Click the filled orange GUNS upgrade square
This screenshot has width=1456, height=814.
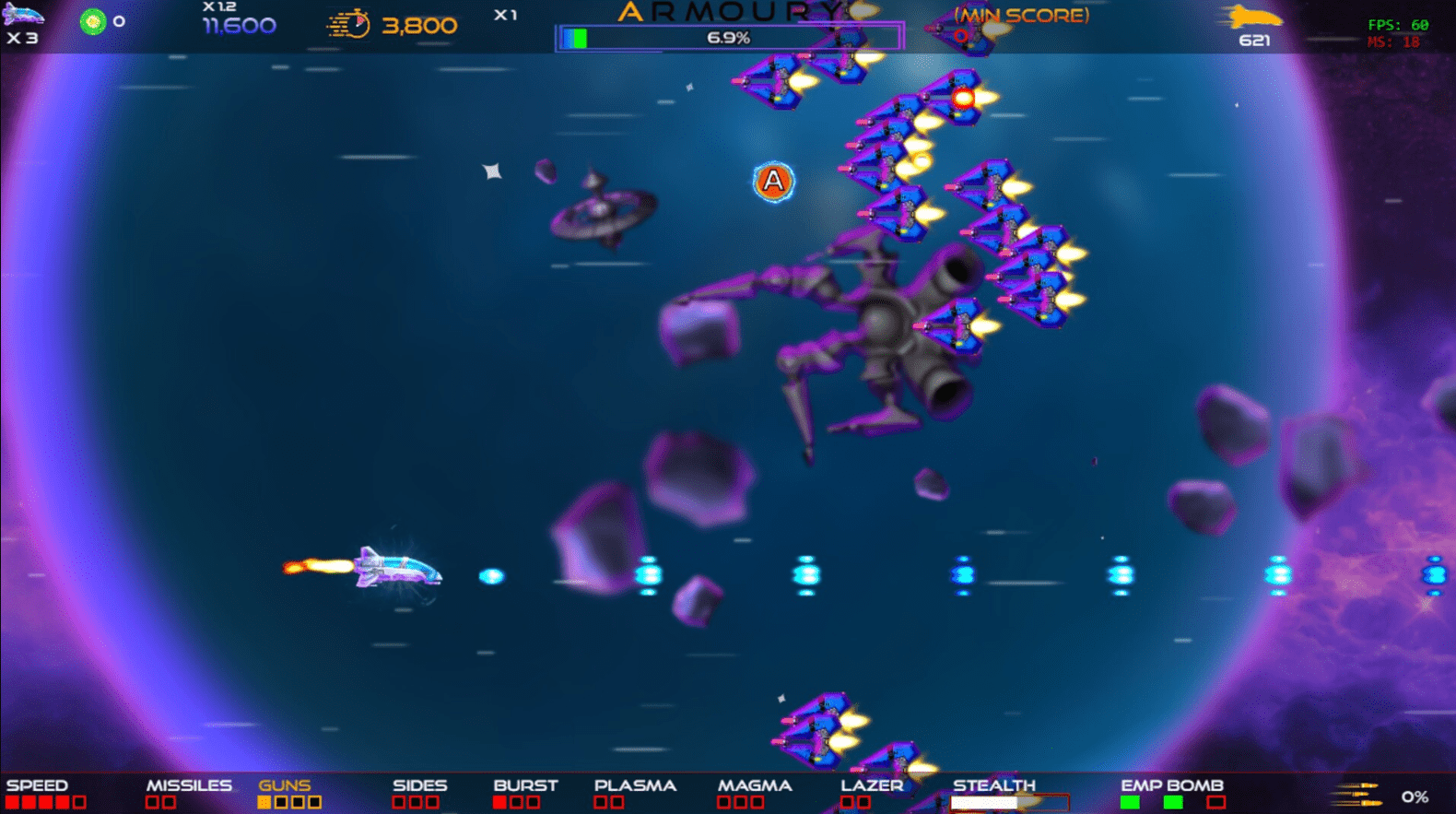264,802
